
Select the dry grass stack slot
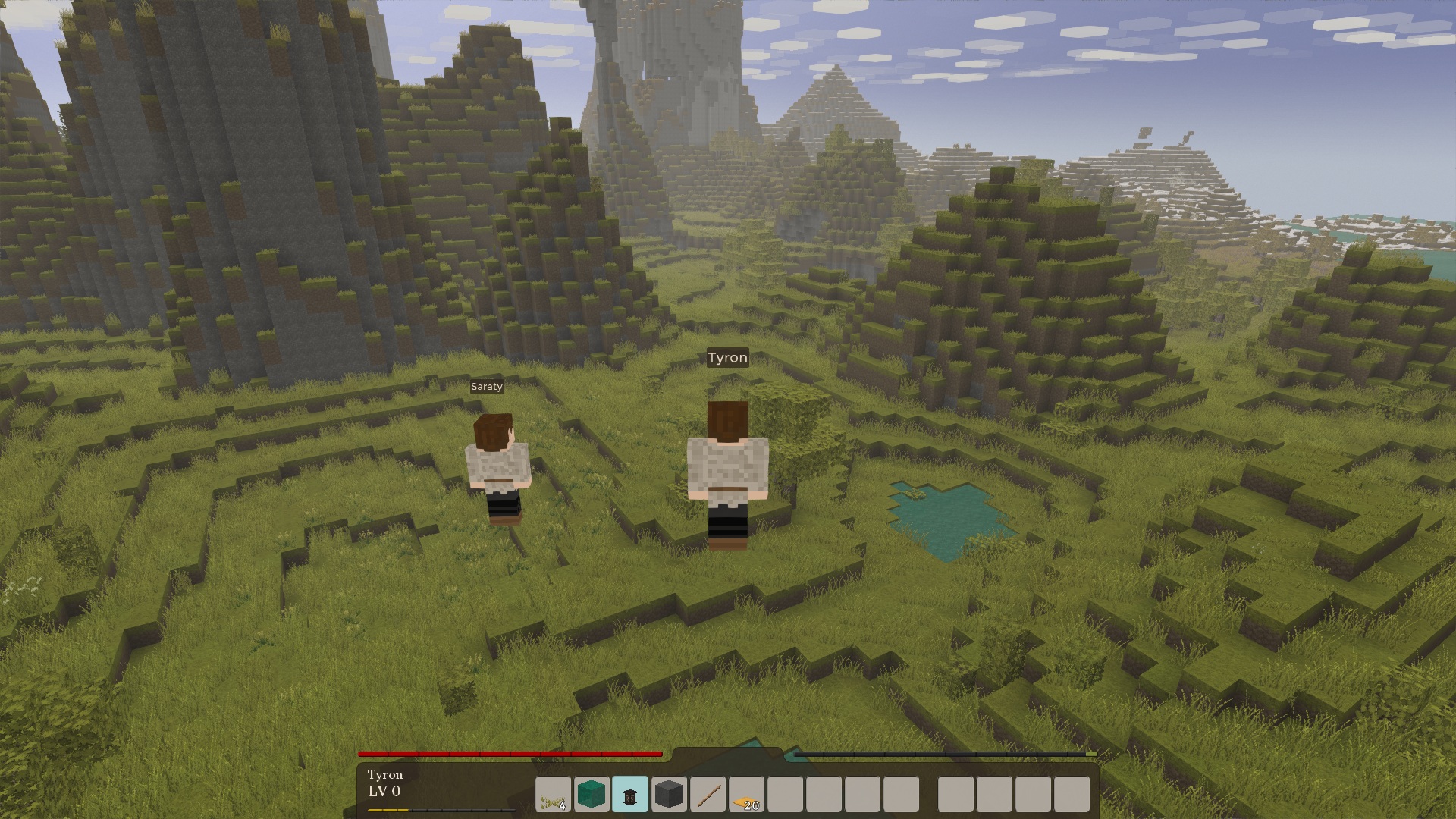(554, 795)
